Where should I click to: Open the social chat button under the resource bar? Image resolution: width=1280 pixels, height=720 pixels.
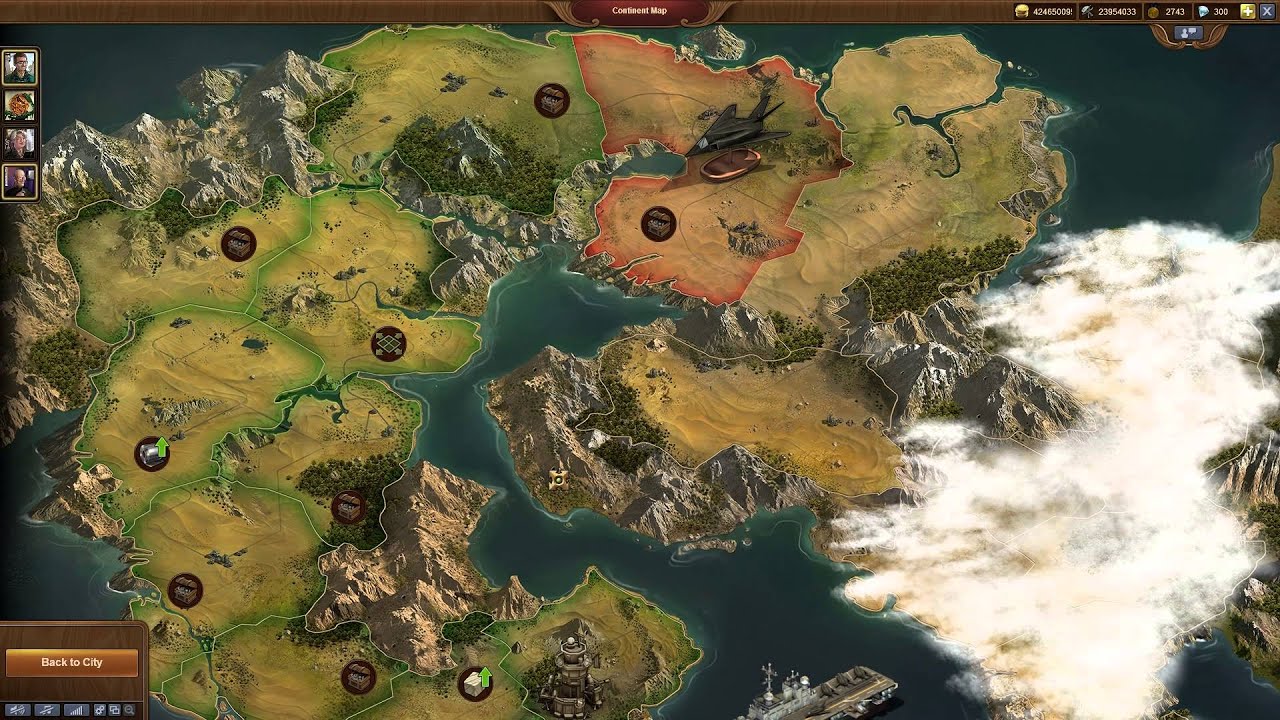click(1188, 33)
